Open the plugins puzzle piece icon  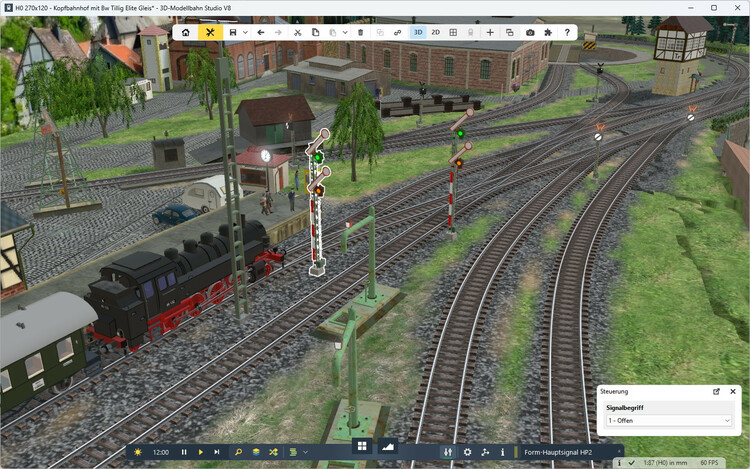548,32
